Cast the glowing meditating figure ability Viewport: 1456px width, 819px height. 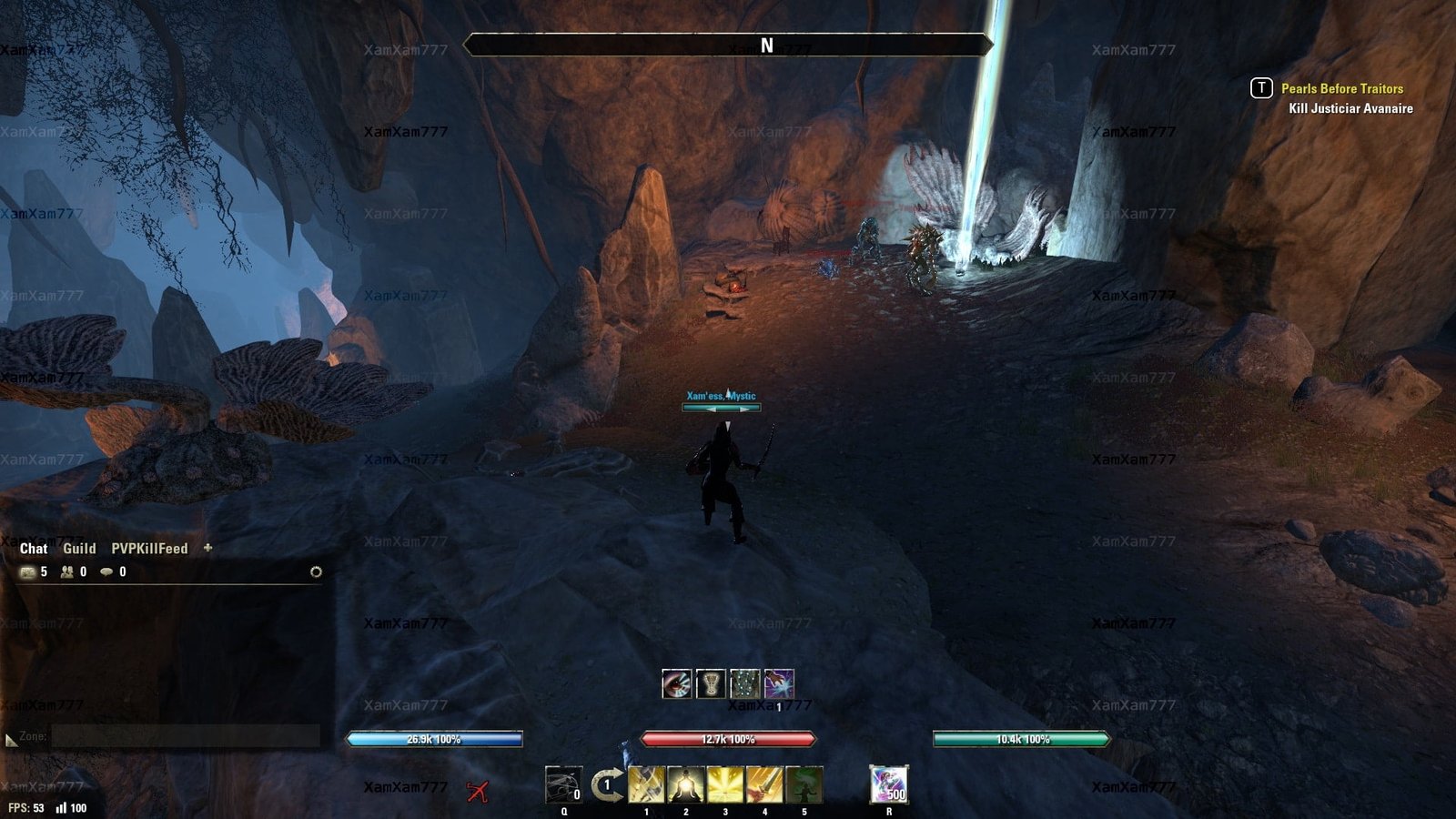(686, 784)
